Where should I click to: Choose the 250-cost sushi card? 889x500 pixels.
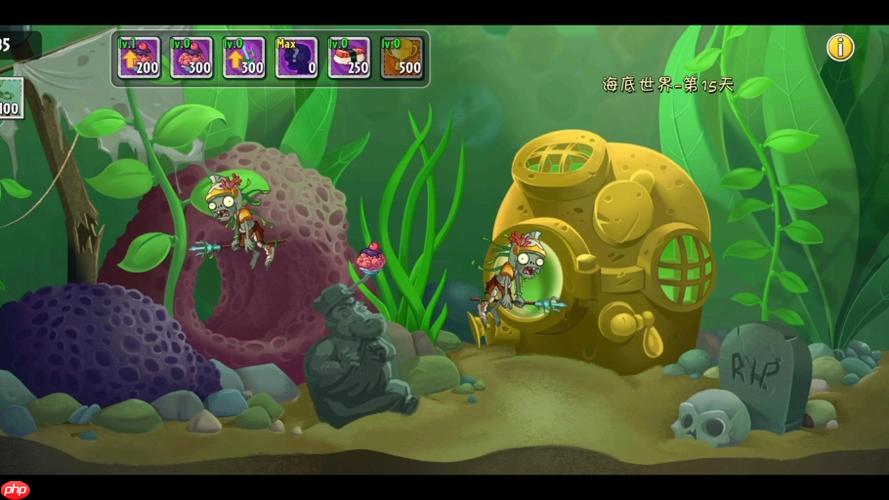tap(349, 58)
